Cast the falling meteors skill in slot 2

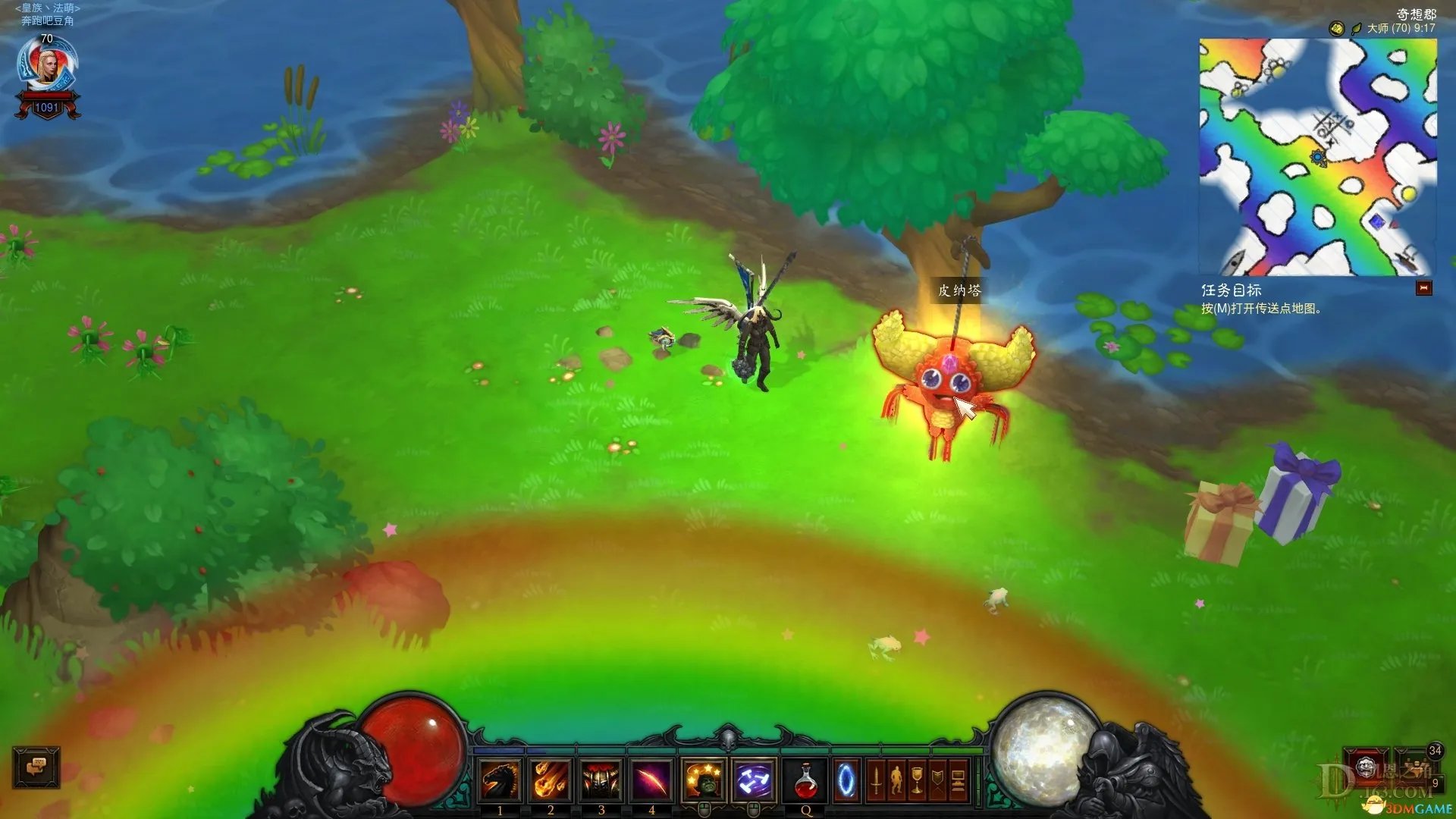click(551, 780)
